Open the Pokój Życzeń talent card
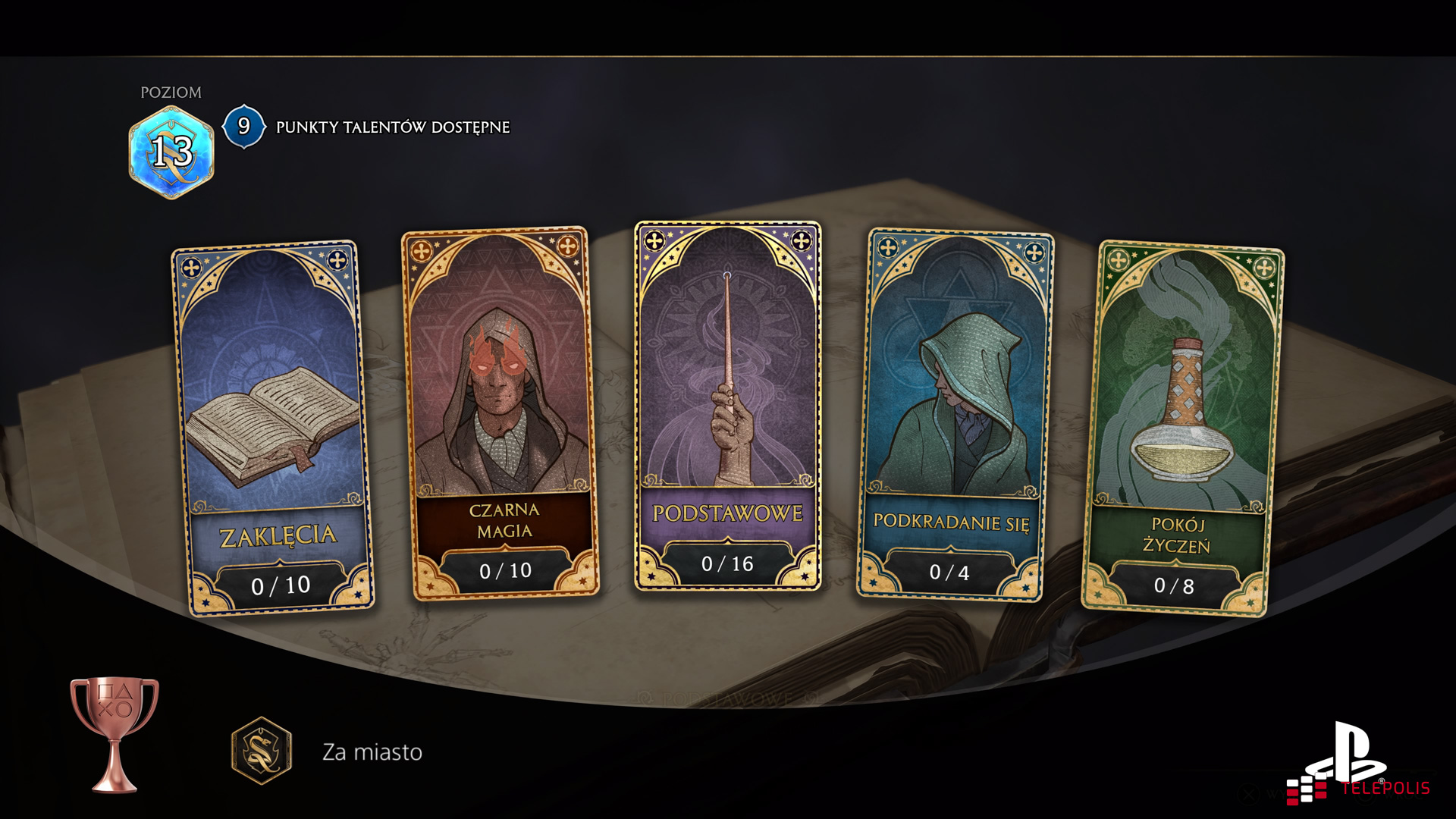This screenshot has width=1456, height=819. pyautogui.click(x=1183, y=428)
